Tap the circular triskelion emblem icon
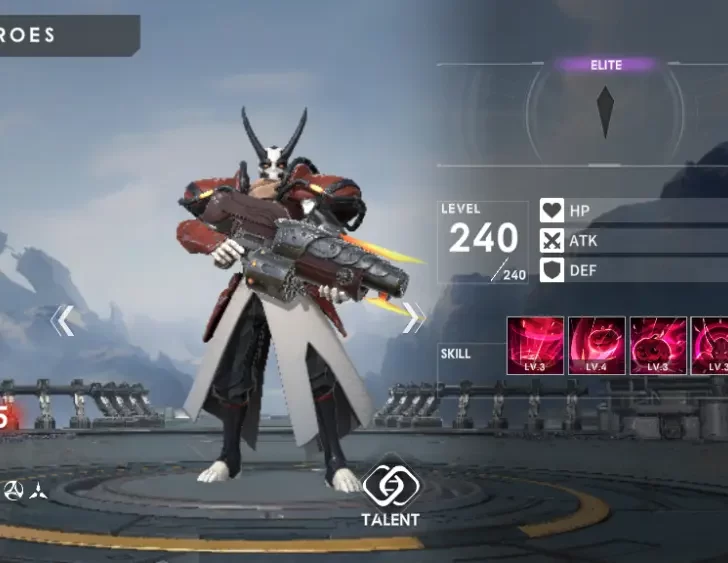 click(x=14, y=490)
